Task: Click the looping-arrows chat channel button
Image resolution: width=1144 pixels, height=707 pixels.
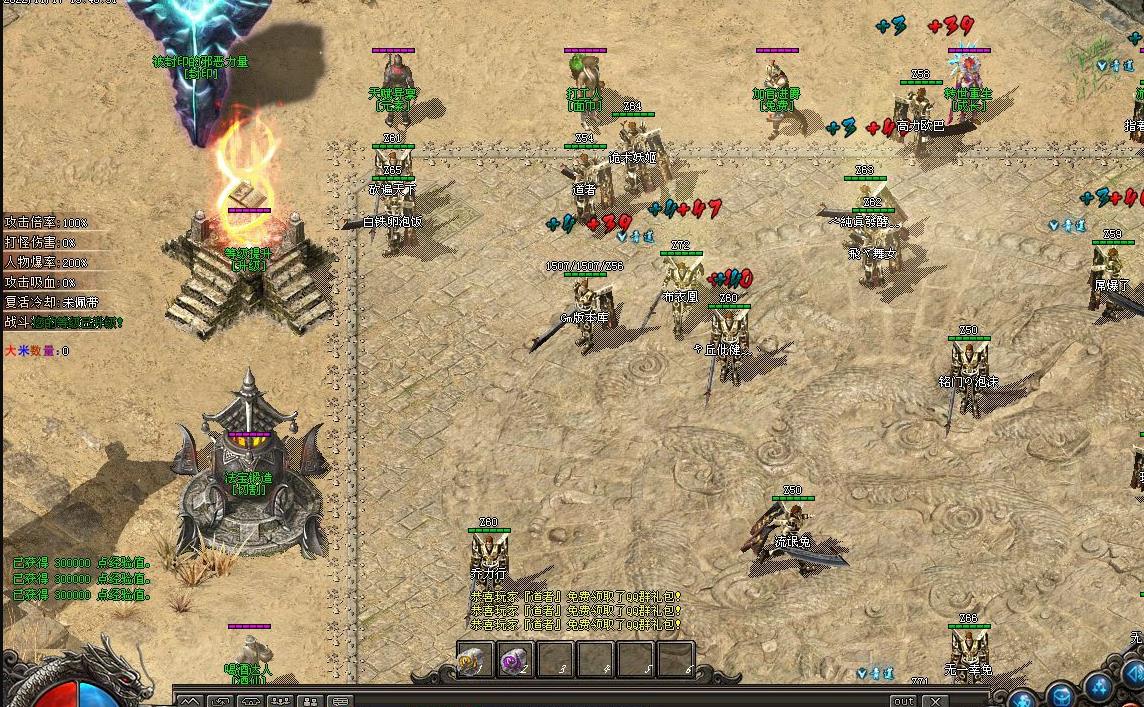Action: [220, 701]
